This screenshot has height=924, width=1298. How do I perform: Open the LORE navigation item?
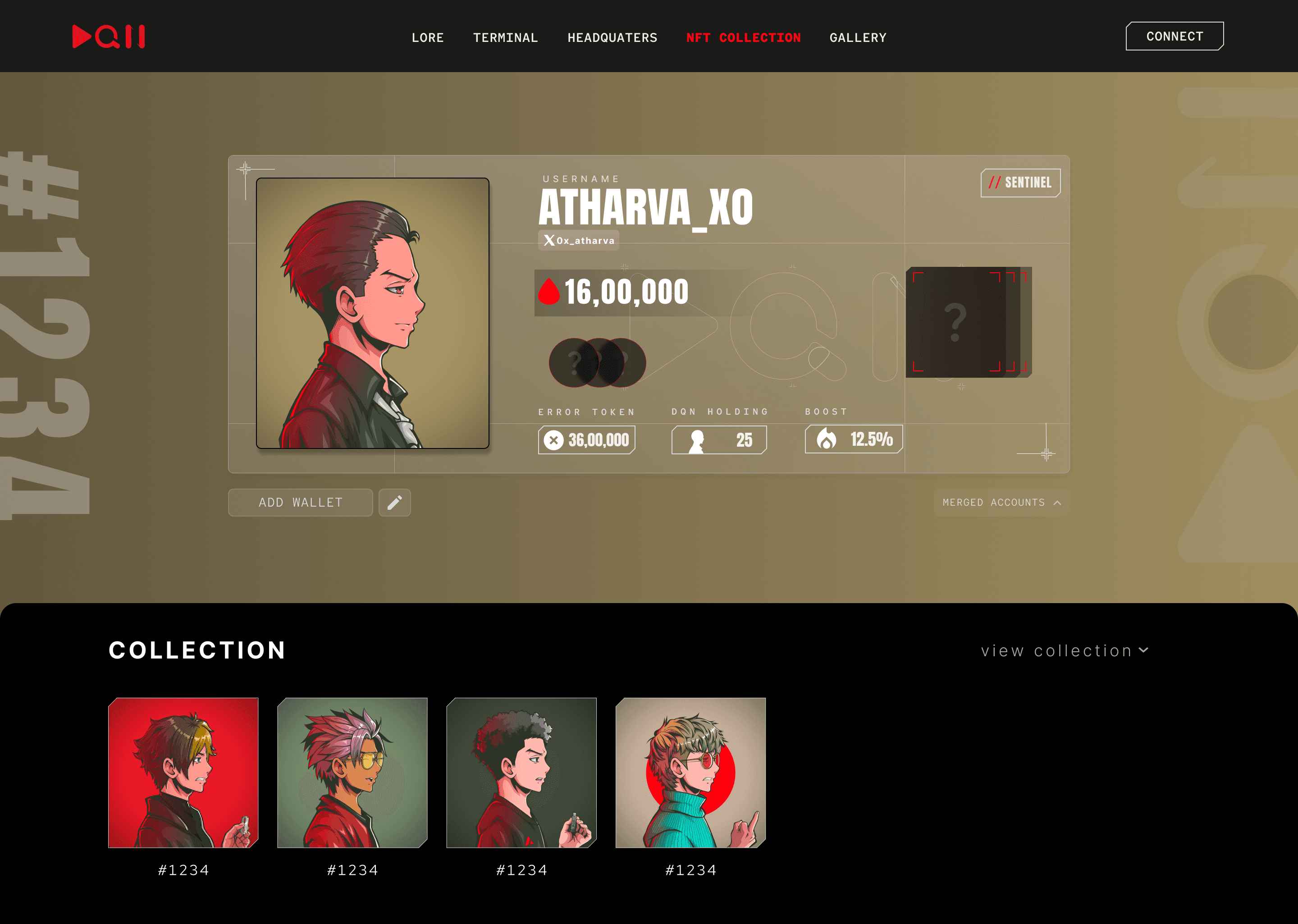[x=428, y=37]
